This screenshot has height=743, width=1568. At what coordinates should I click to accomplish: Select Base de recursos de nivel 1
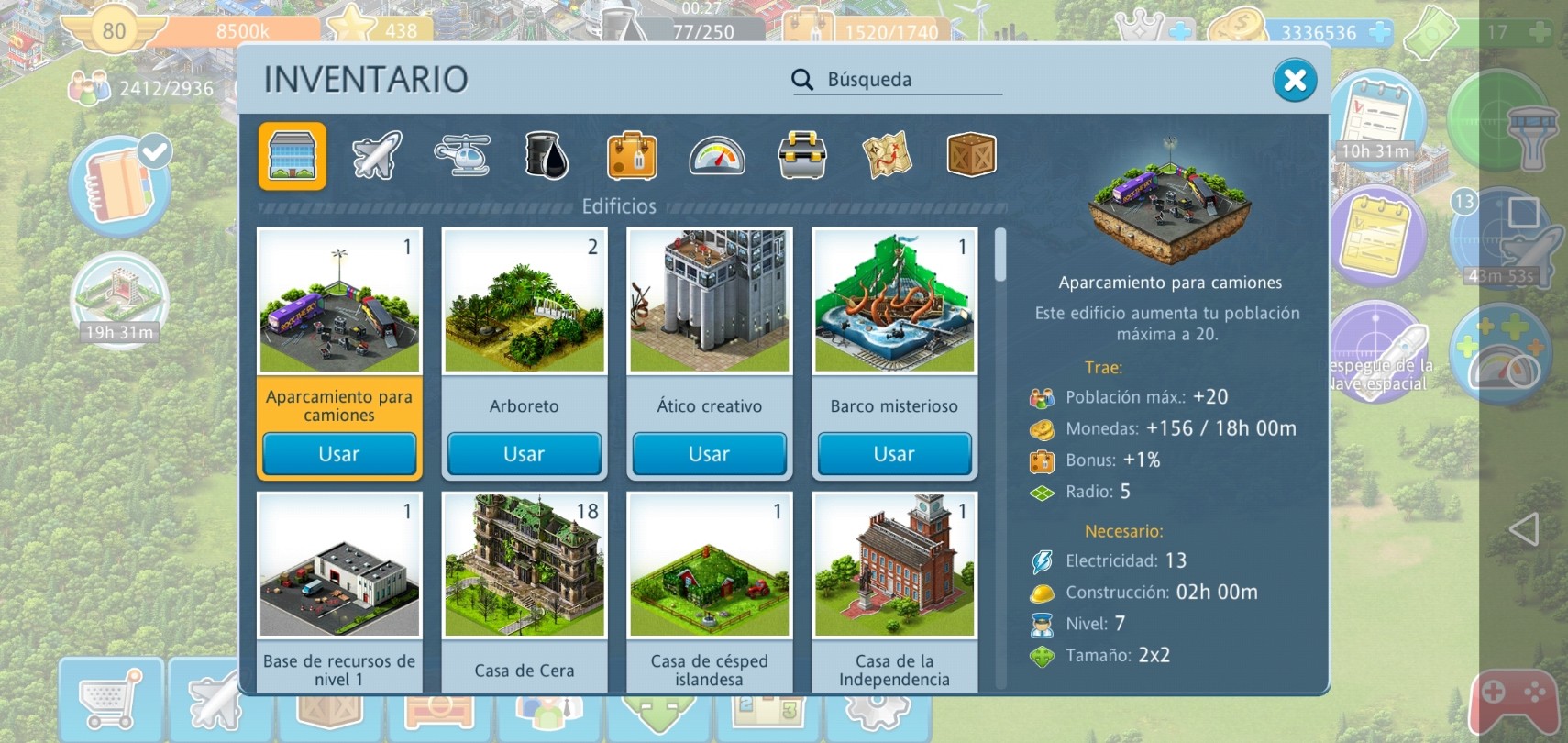339,567
